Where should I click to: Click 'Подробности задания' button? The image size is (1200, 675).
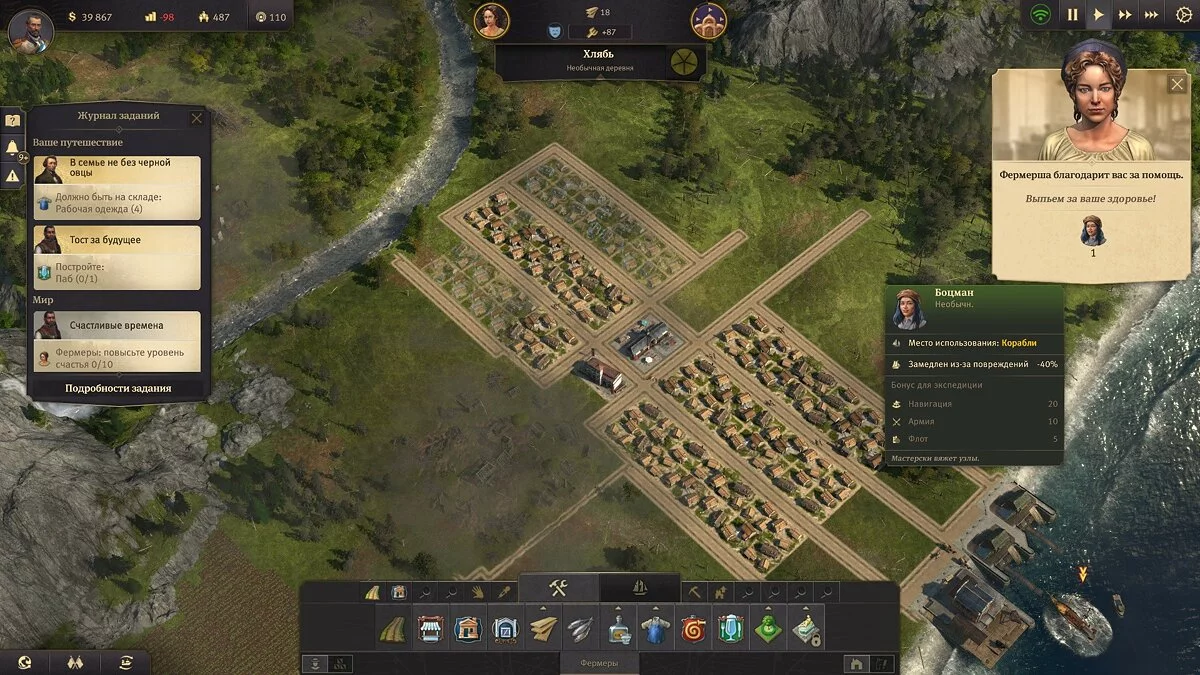pos(118,388)
